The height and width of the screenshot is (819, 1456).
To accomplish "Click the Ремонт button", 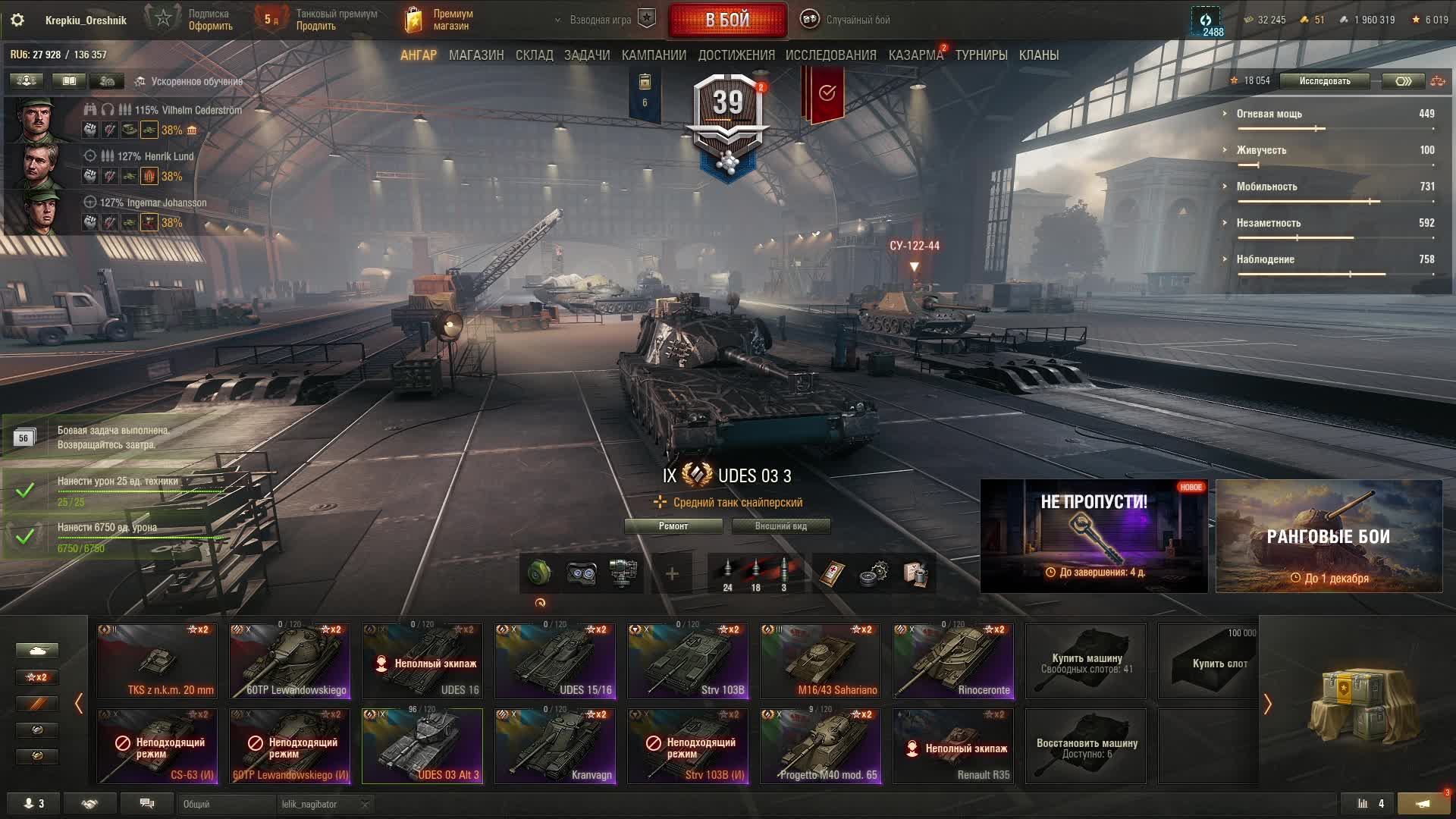I will [x=673, y=526].
